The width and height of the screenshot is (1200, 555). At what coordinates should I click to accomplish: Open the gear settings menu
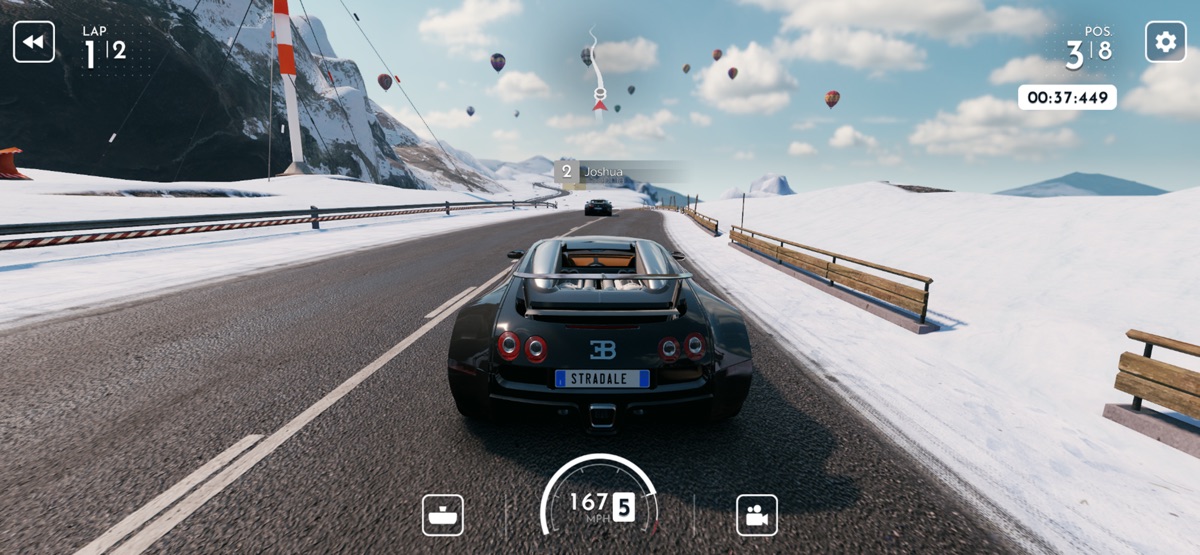click(x=1165, y=42)
